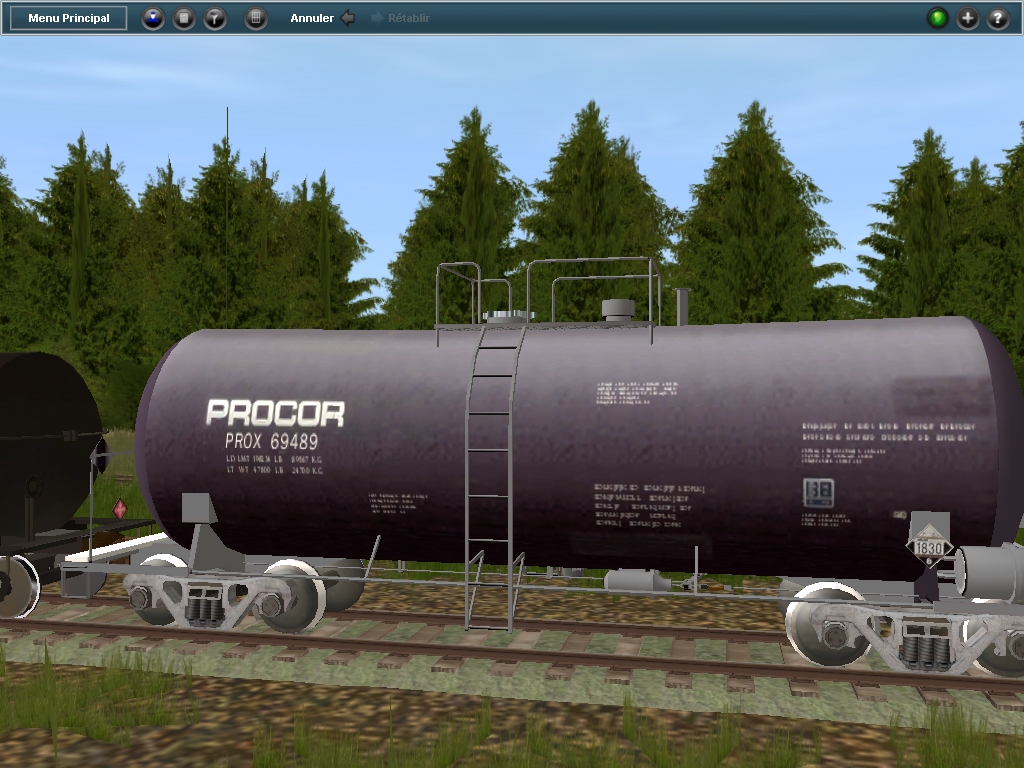Click the grid window round icon

point(257,18)
